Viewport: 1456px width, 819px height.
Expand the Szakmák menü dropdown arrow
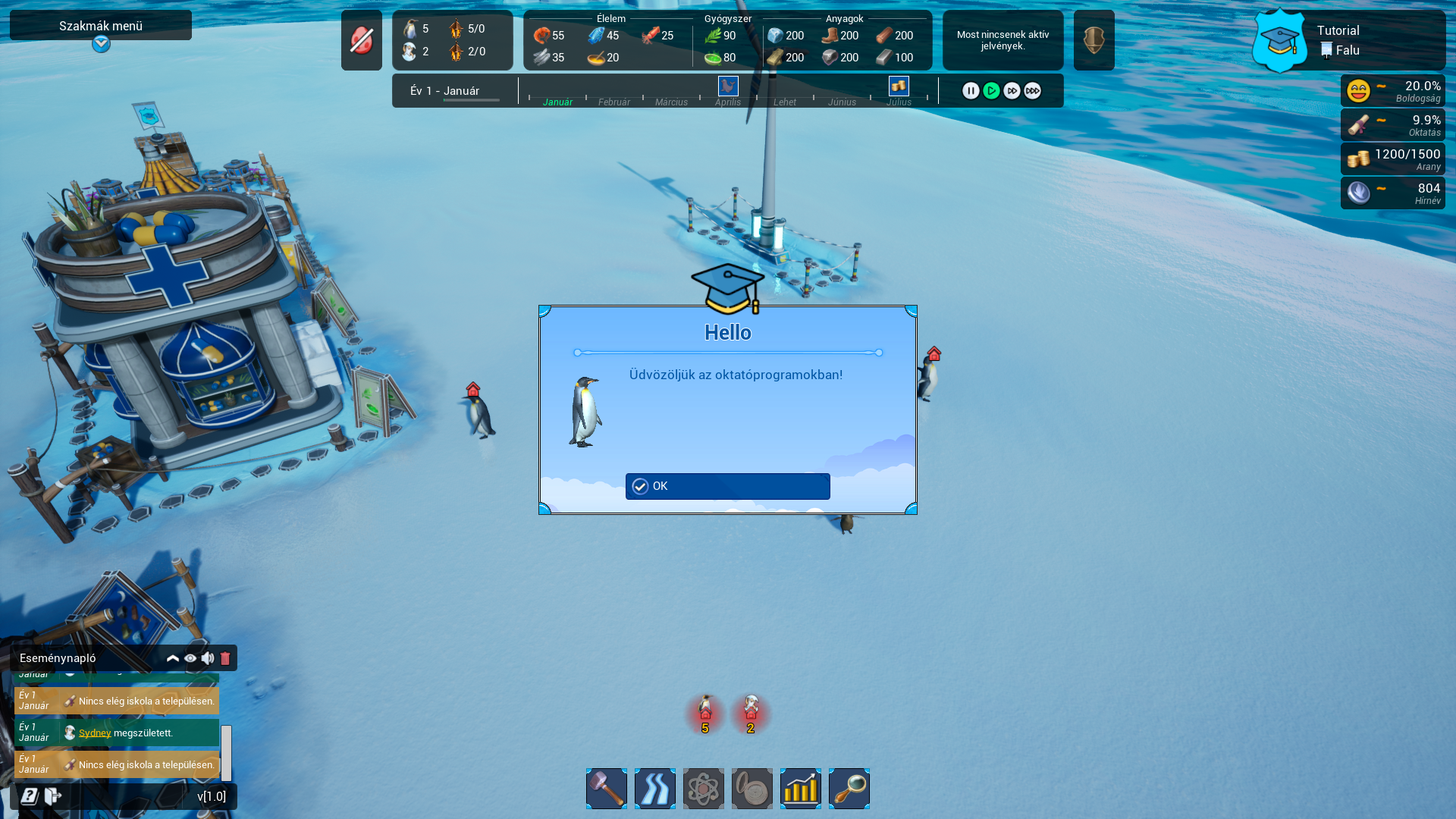pos(101,44)
